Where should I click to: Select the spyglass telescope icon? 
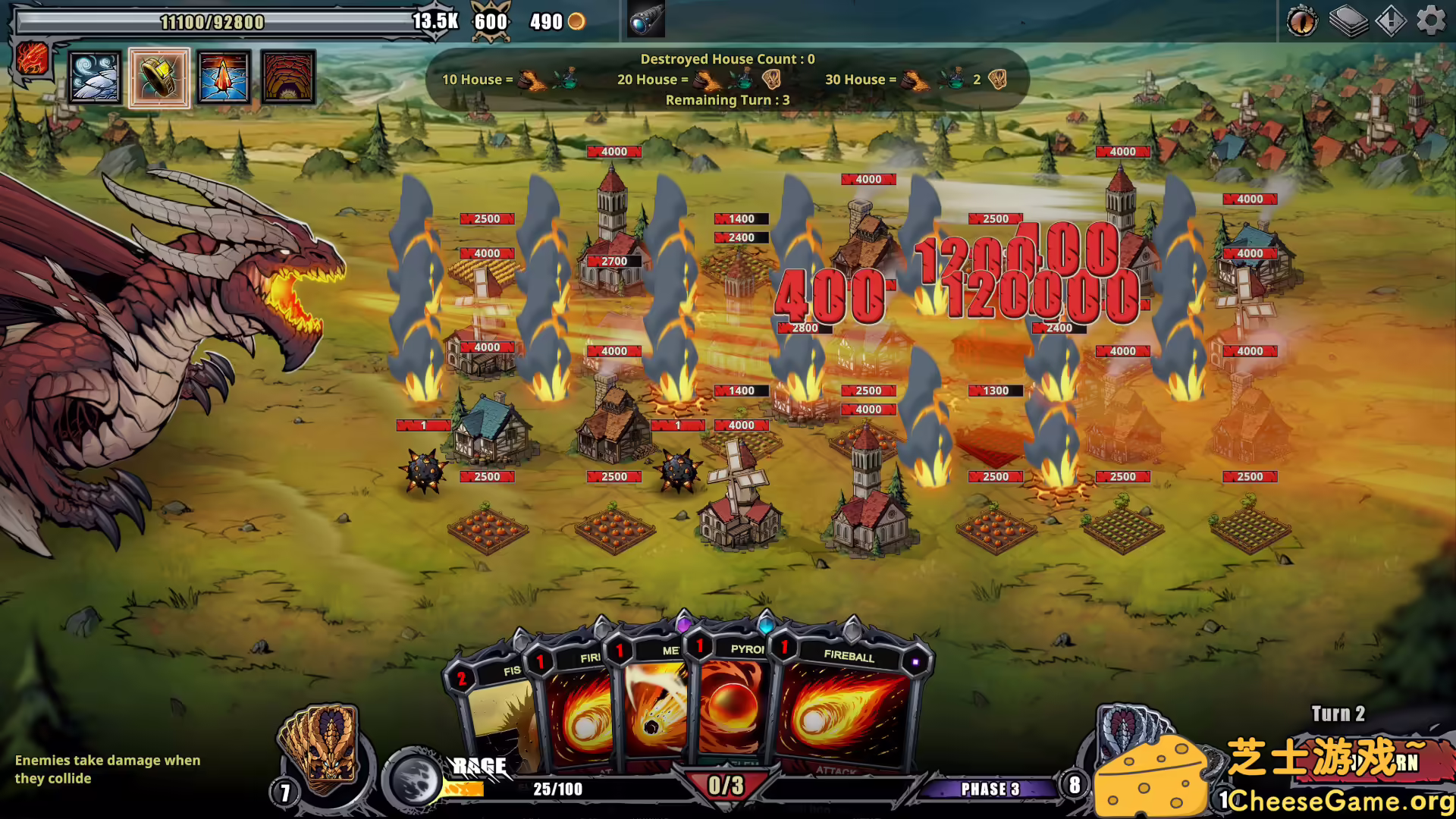click(646, 20)
